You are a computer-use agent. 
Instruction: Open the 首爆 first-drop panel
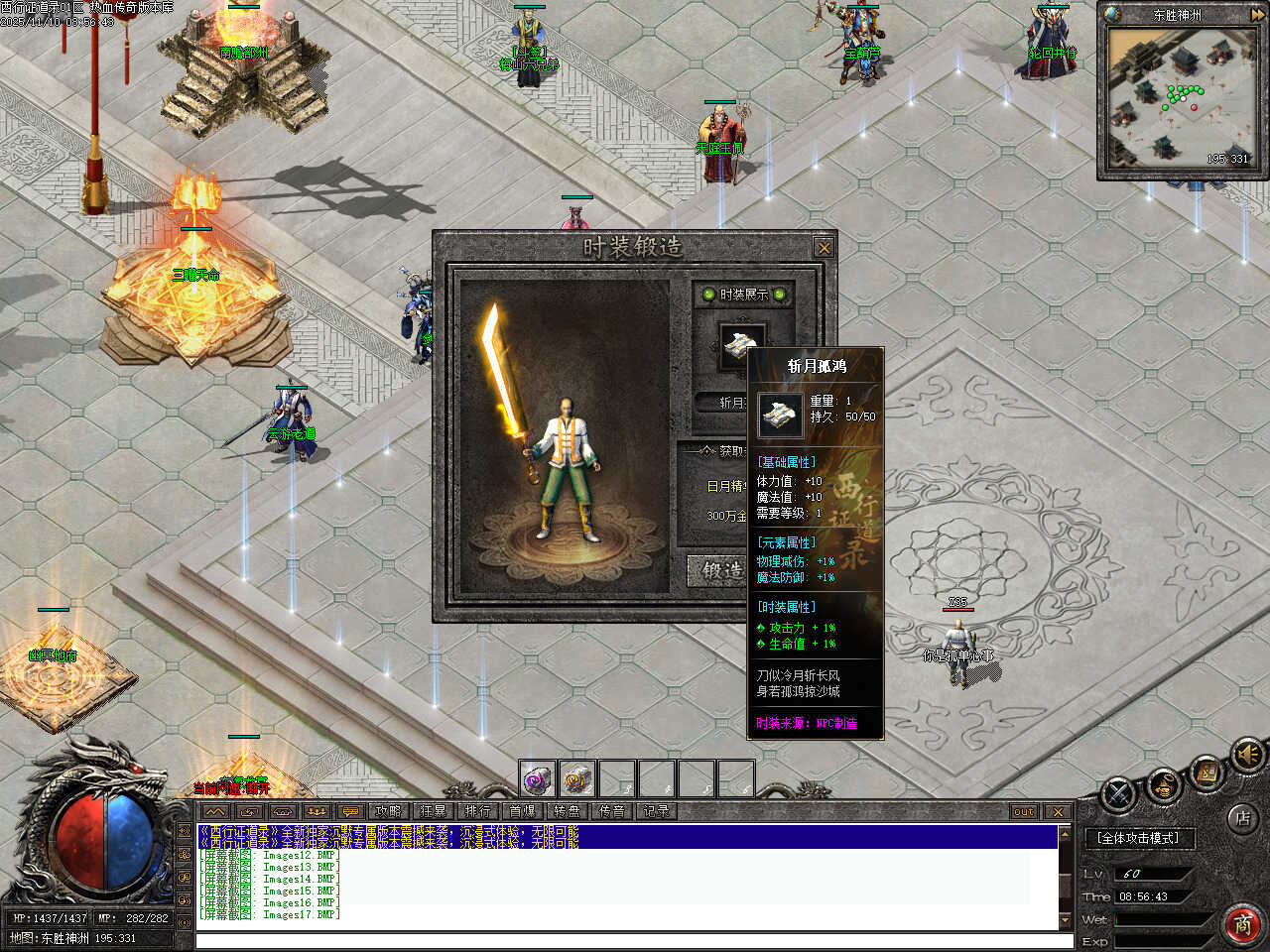tap(522, 811)
